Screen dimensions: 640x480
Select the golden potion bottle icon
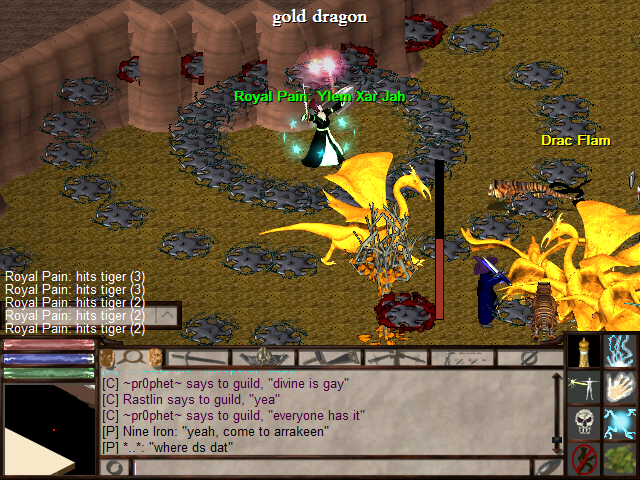tap(584, 350)
